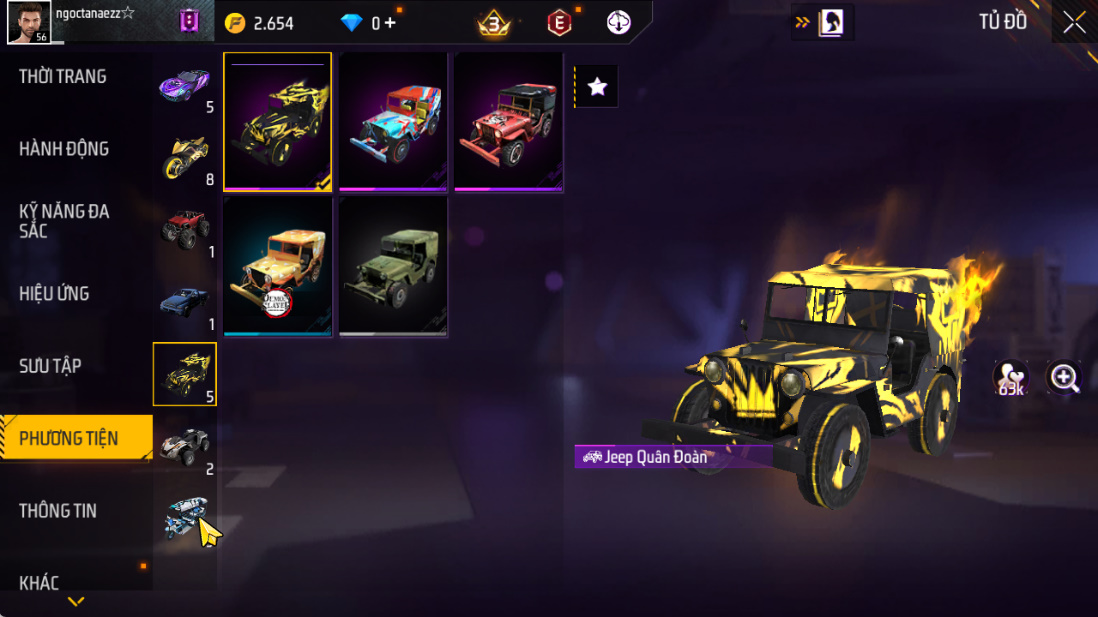Select the red monster truck vehicle type

(x=185, y=229)
